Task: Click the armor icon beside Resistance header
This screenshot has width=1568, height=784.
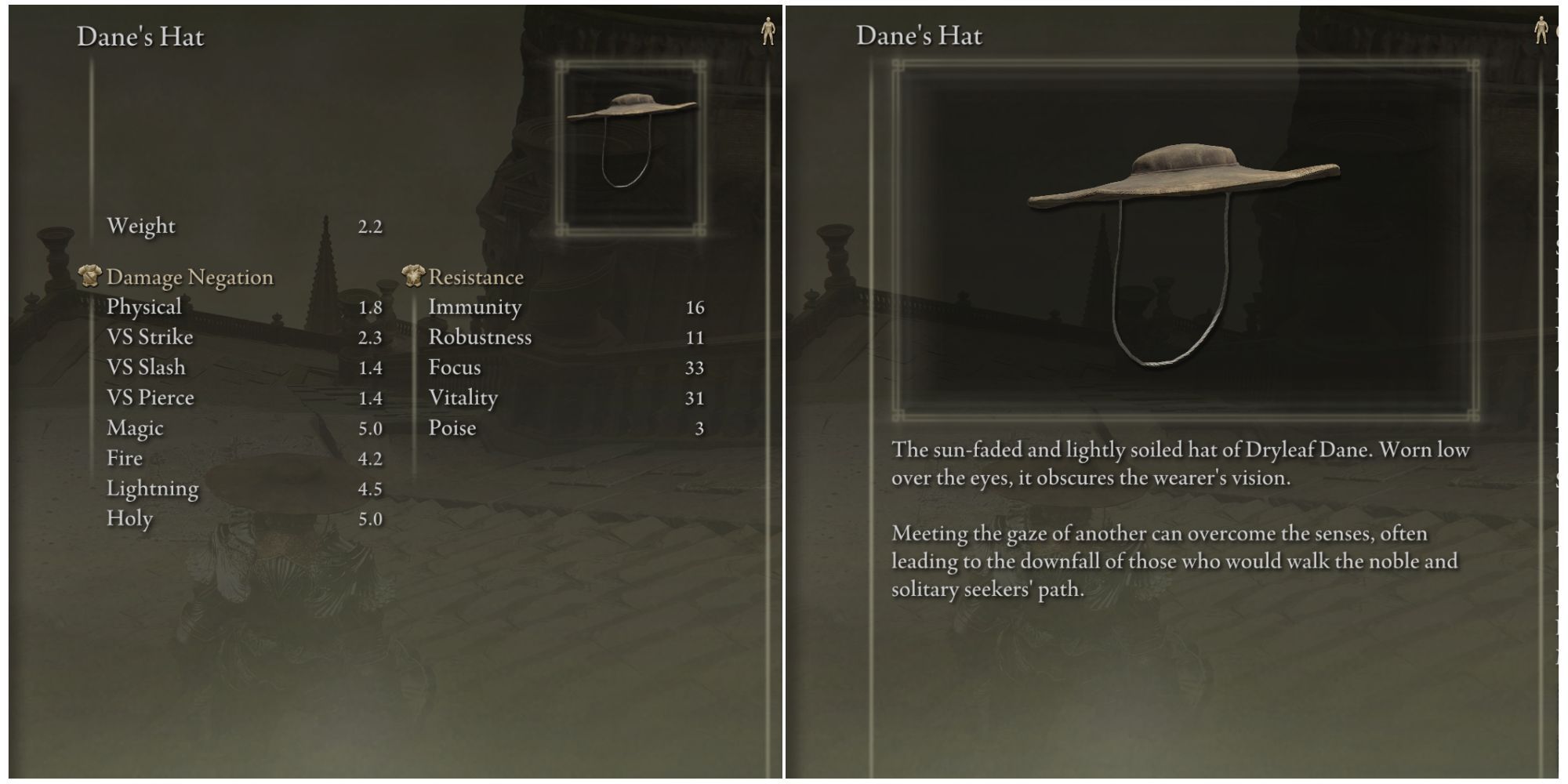Action: 414,276
